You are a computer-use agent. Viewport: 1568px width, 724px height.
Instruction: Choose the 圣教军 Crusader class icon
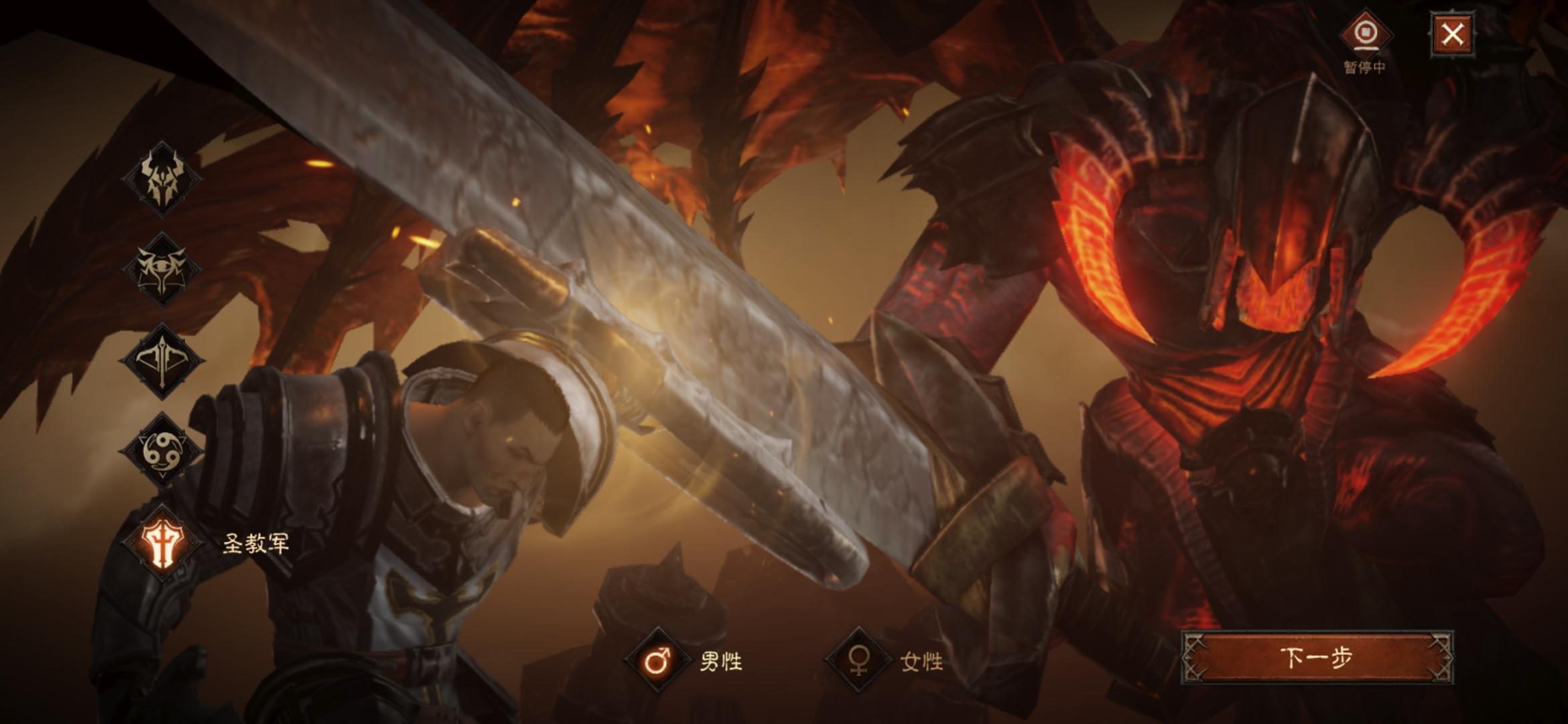tap(161, 543)
